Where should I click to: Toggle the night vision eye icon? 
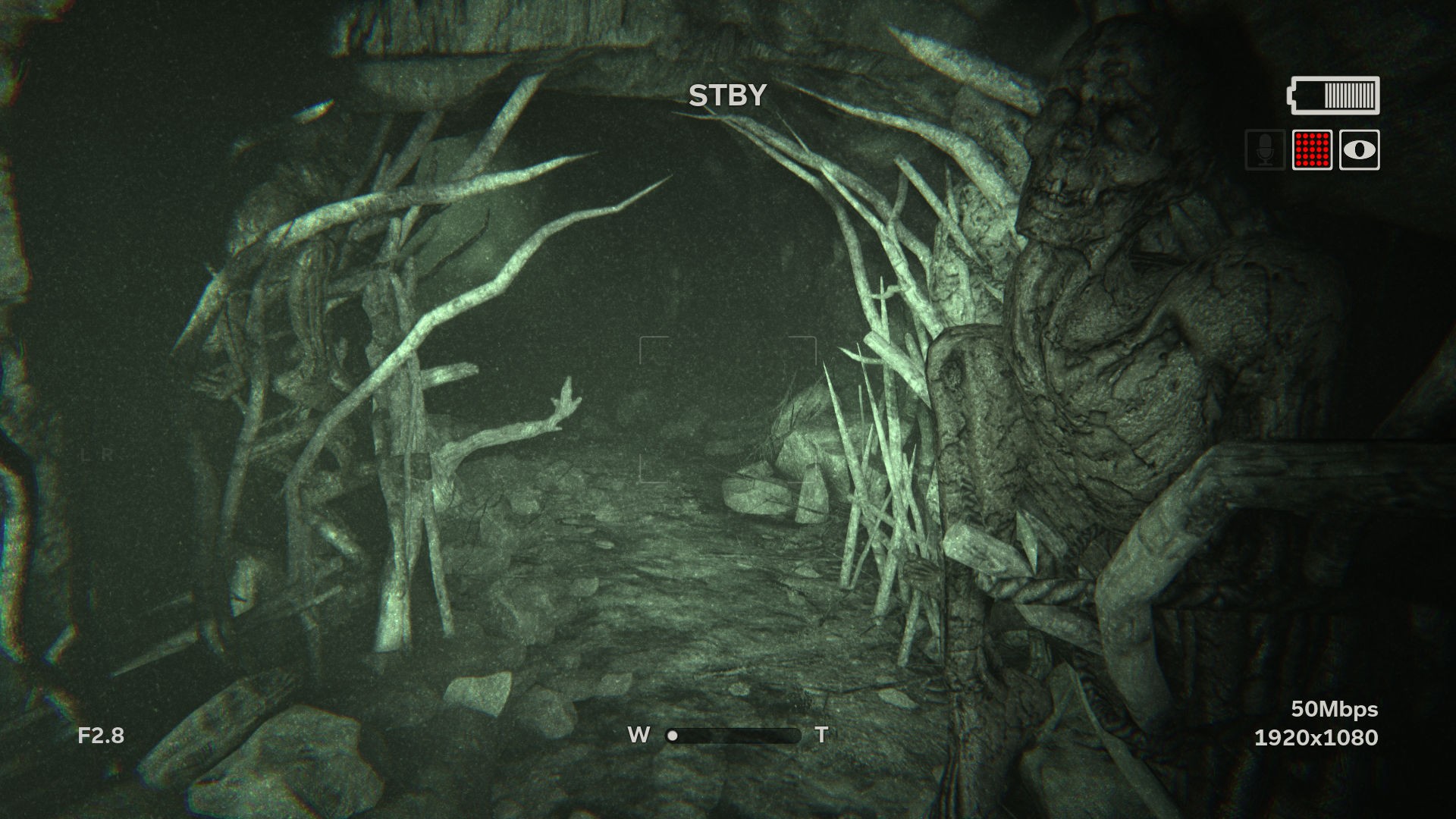coord(1359,150)
